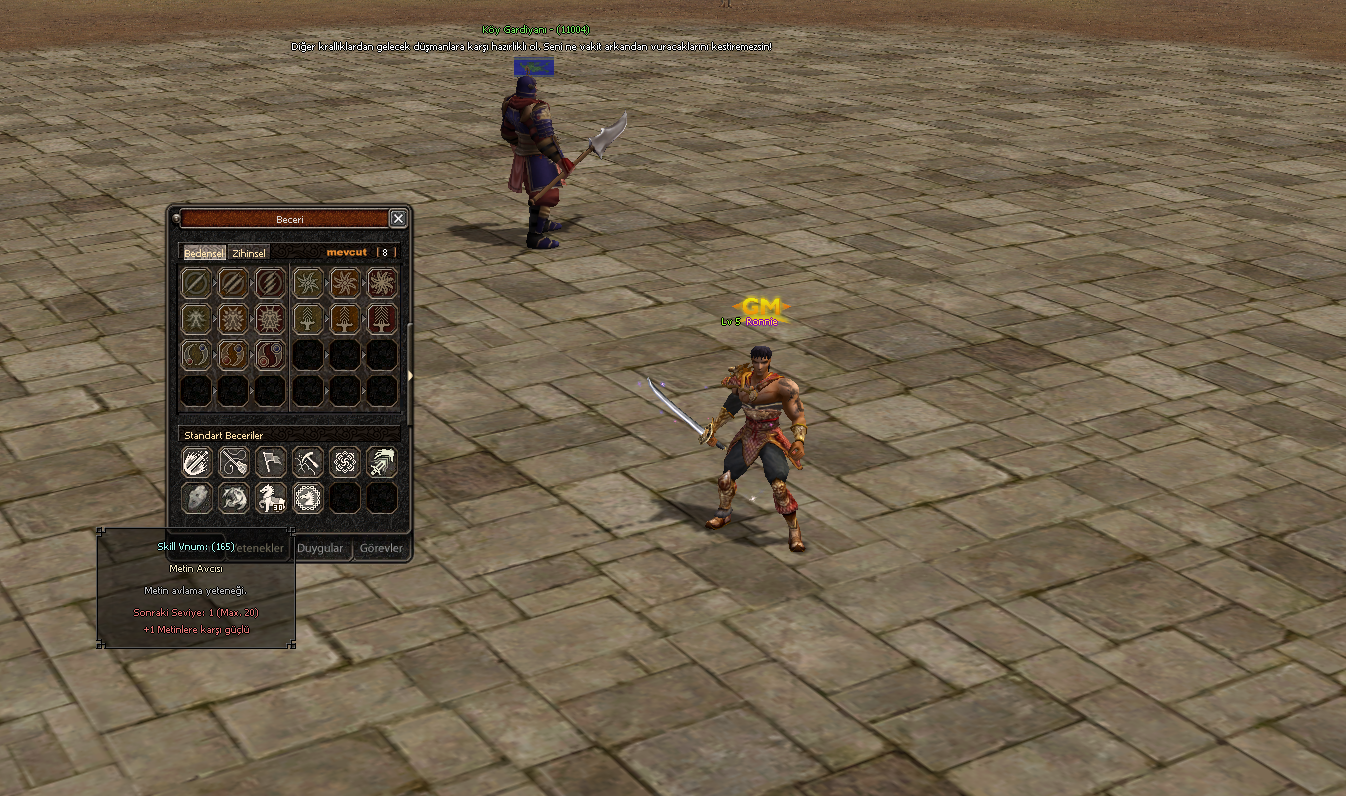Select the horse skill icon marked 30
Screen dimensions: 1346x796
(x=271, y=497)
